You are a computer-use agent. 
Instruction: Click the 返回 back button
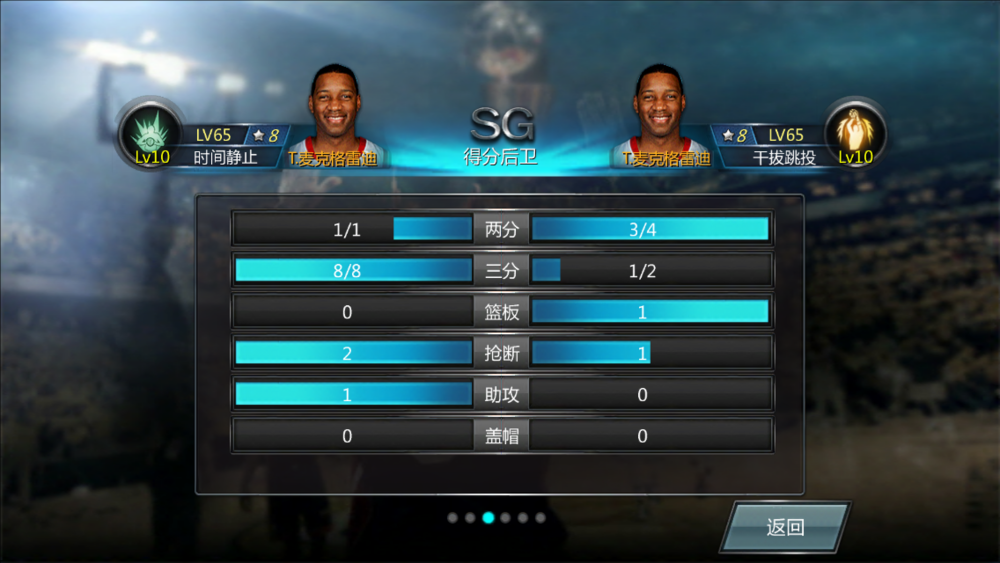coord(785,527)
